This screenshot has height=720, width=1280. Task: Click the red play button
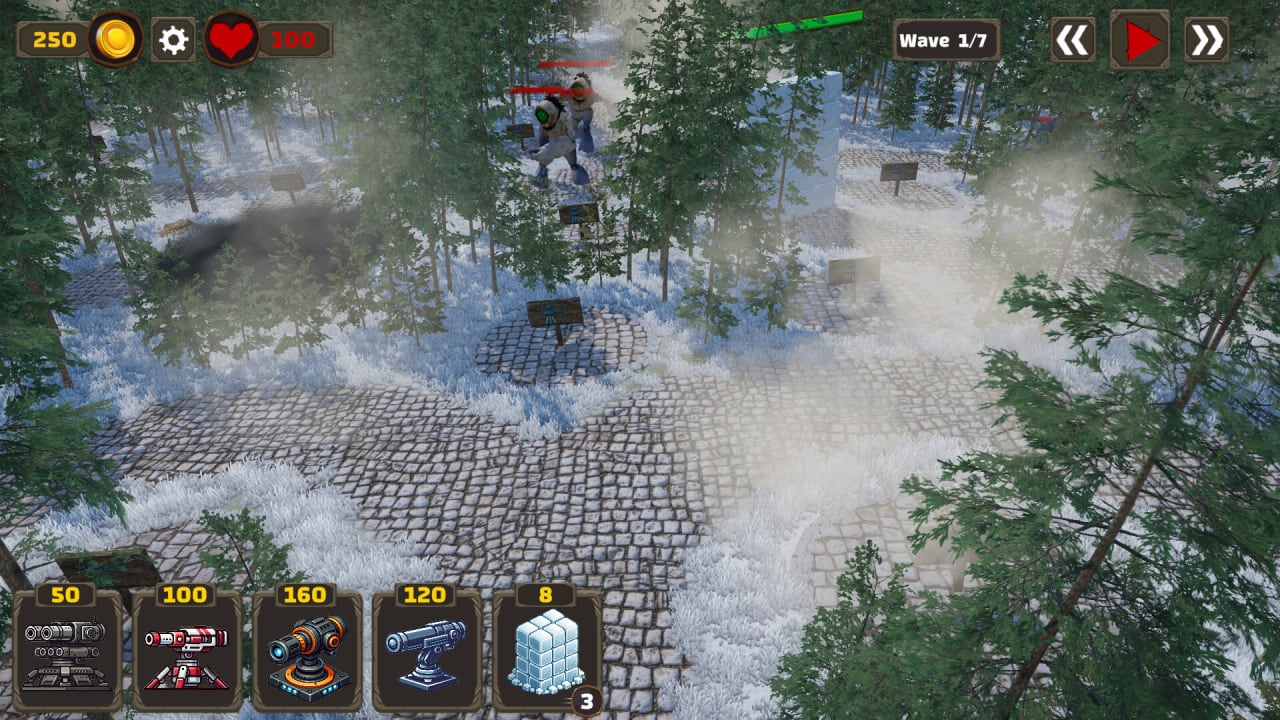[1139, 40]
